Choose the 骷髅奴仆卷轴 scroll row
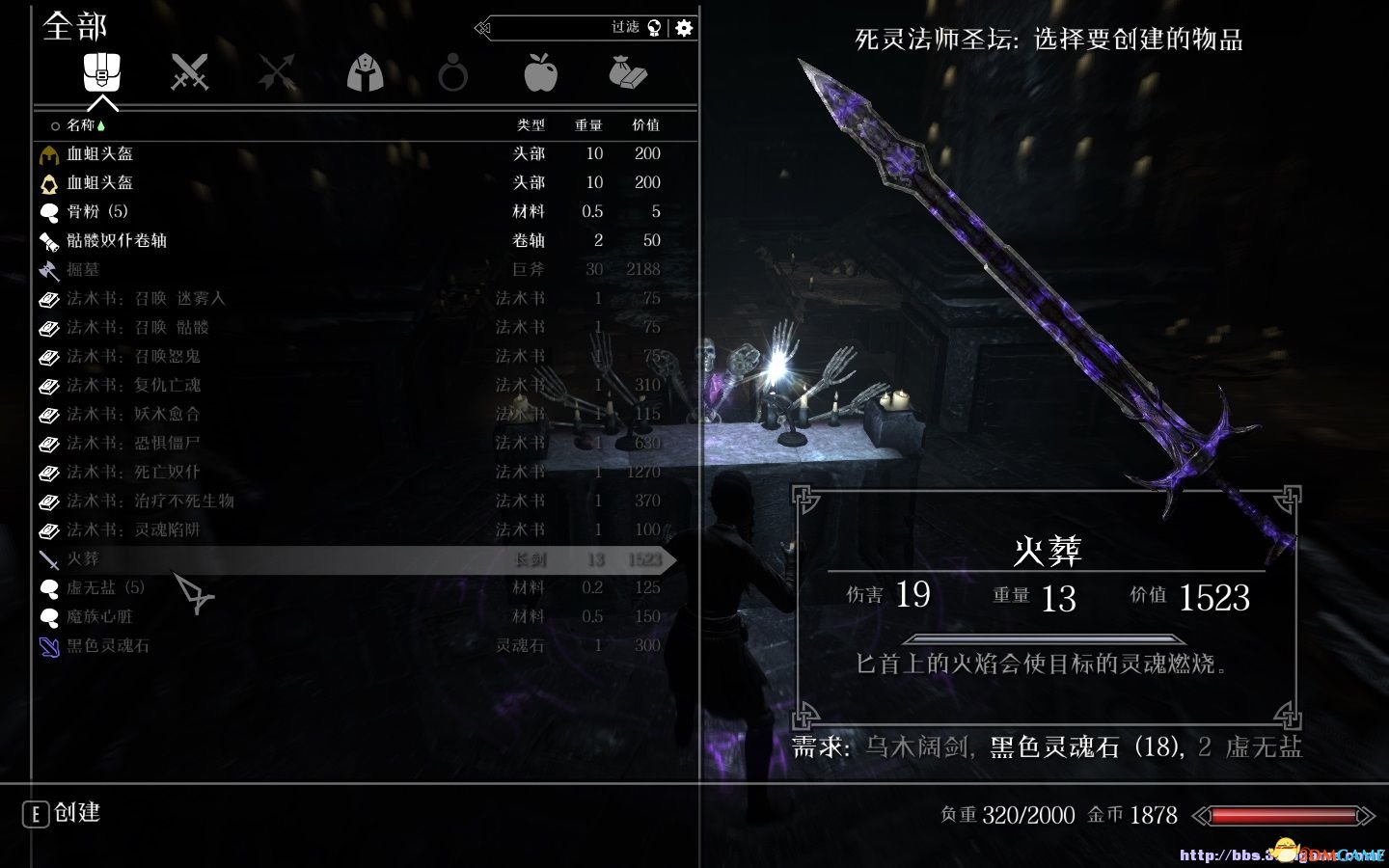Viewport: 1389px width, 868px height. (x=116, y=240)
